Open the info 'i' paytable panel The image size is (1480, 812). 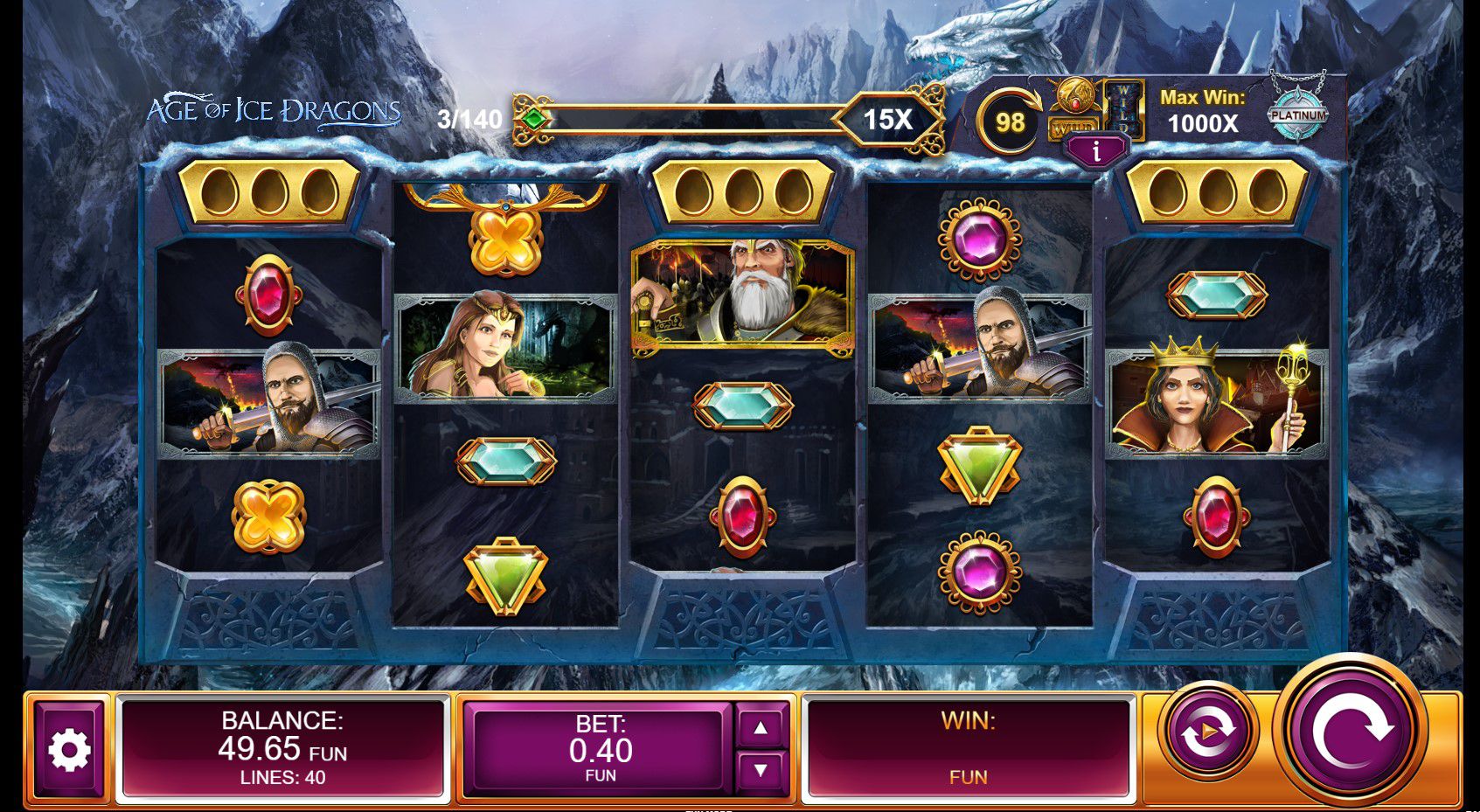[1097, 150]
